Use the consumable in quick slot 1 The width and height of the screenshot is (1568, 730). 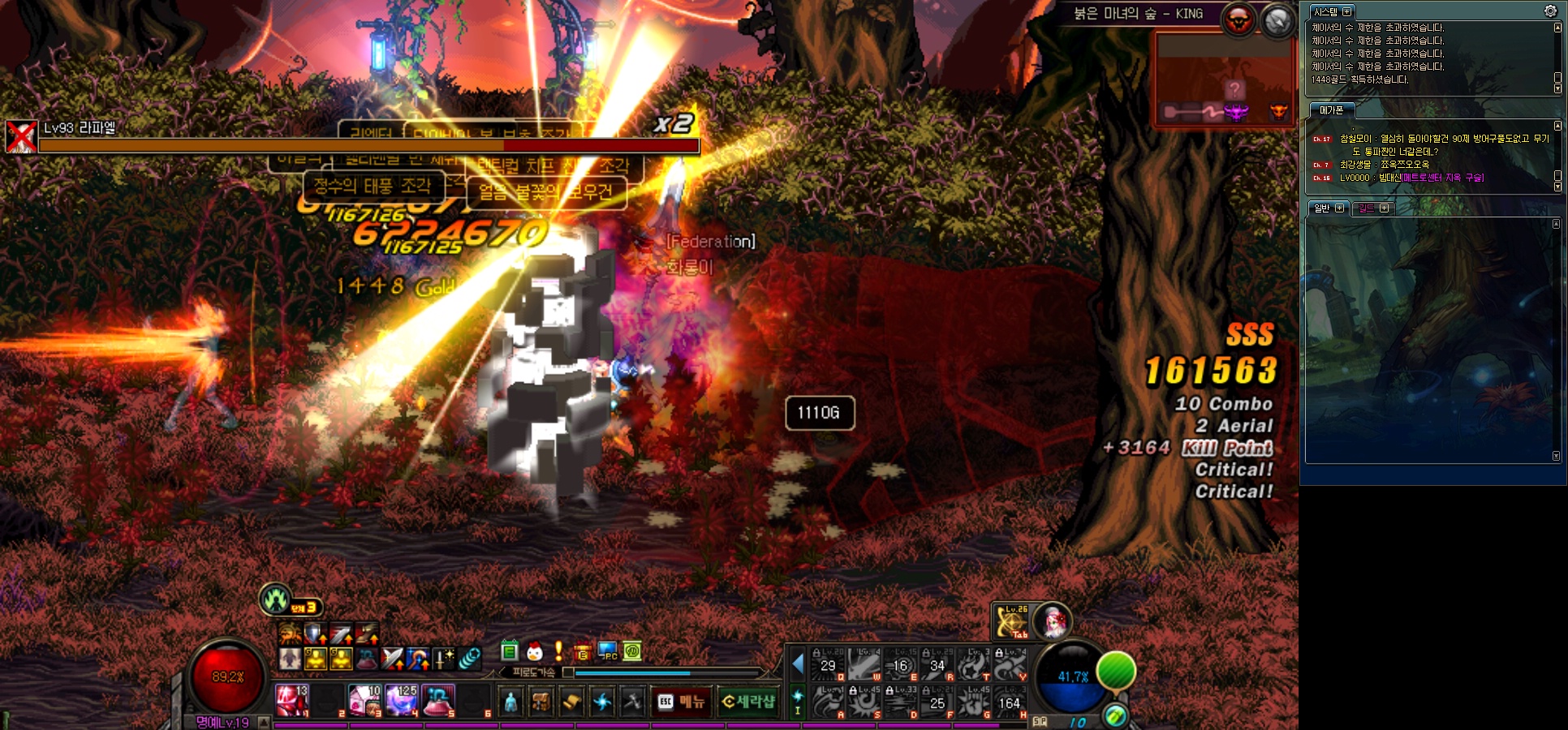pos(291,701)
